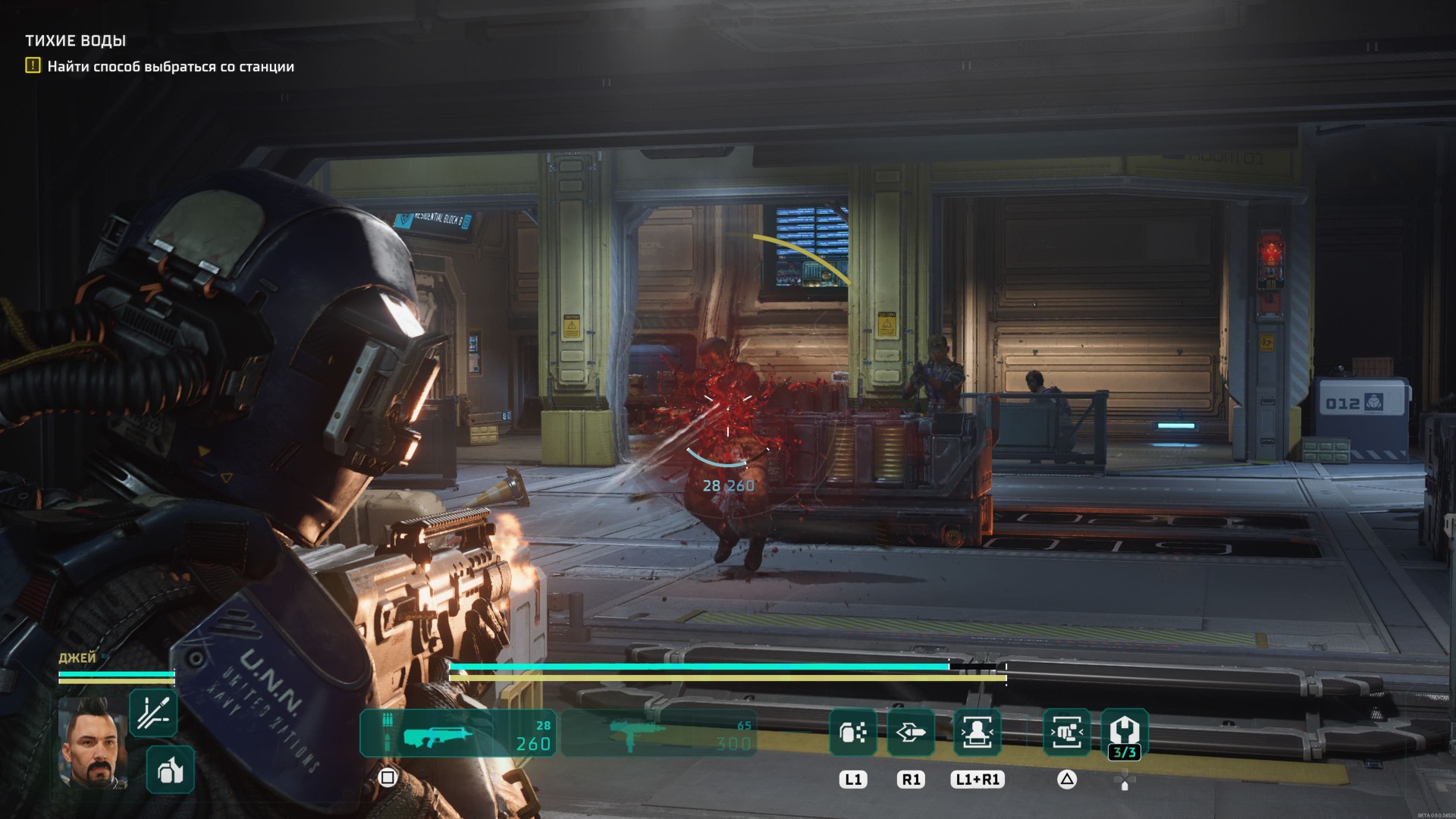
Task: Use the repair wrench item icon
Action: click(1124, 733)
